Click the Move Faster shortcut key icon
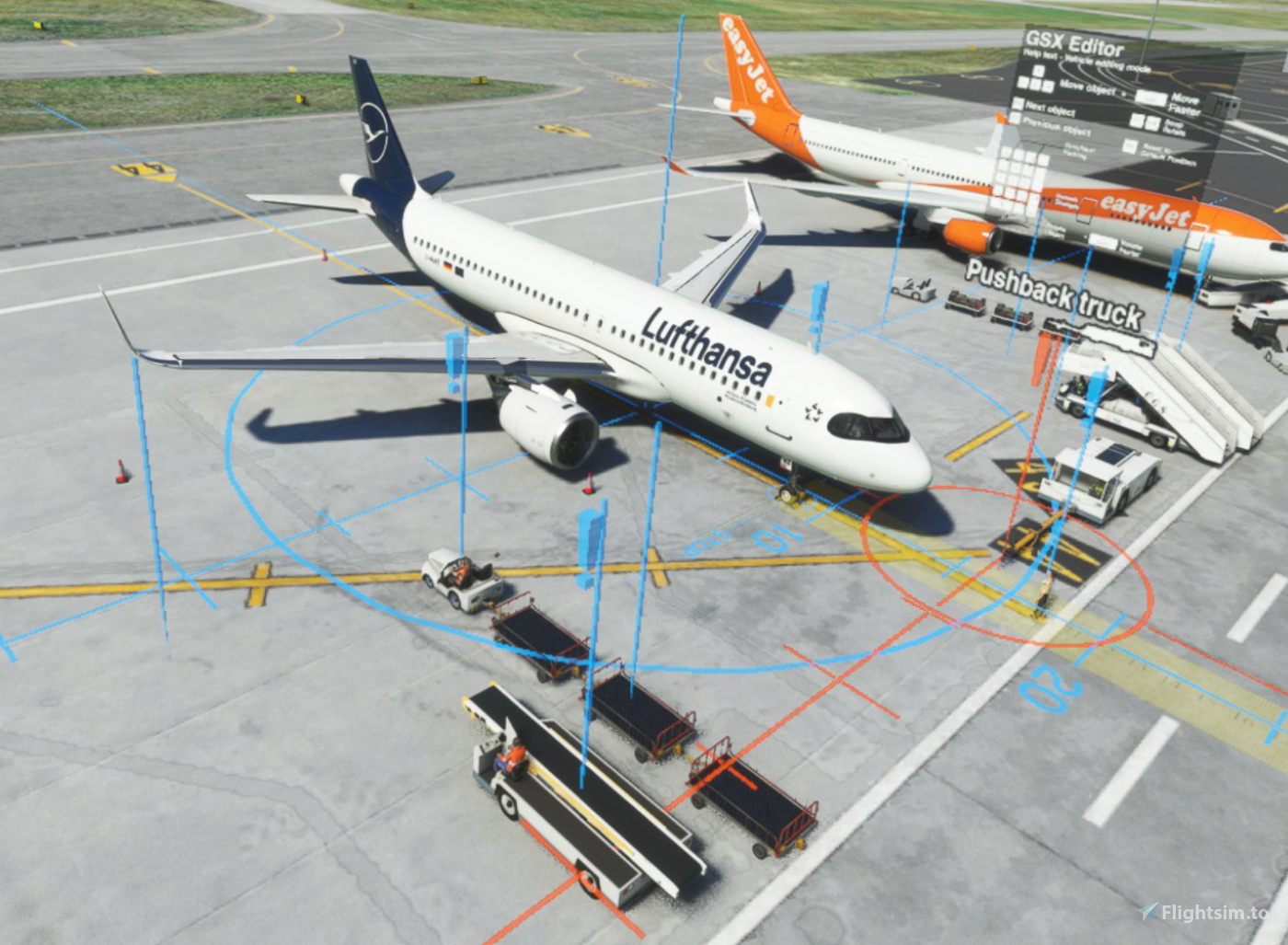This screenshot has width=1288, height=945. point(1152,98)
